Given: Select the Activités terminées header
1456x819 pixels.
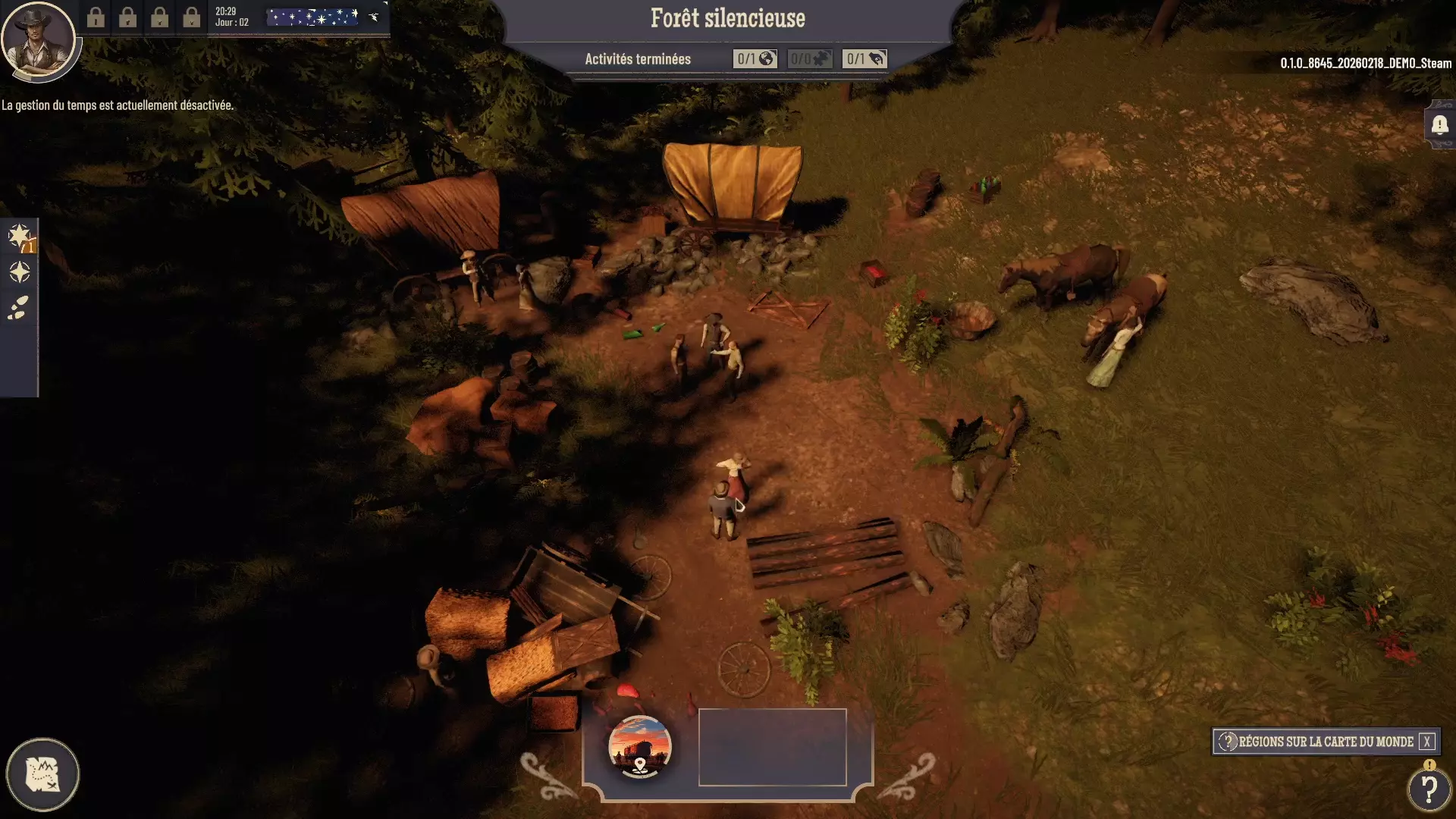Looking at the screenshot, I should (x=638, y=58).
